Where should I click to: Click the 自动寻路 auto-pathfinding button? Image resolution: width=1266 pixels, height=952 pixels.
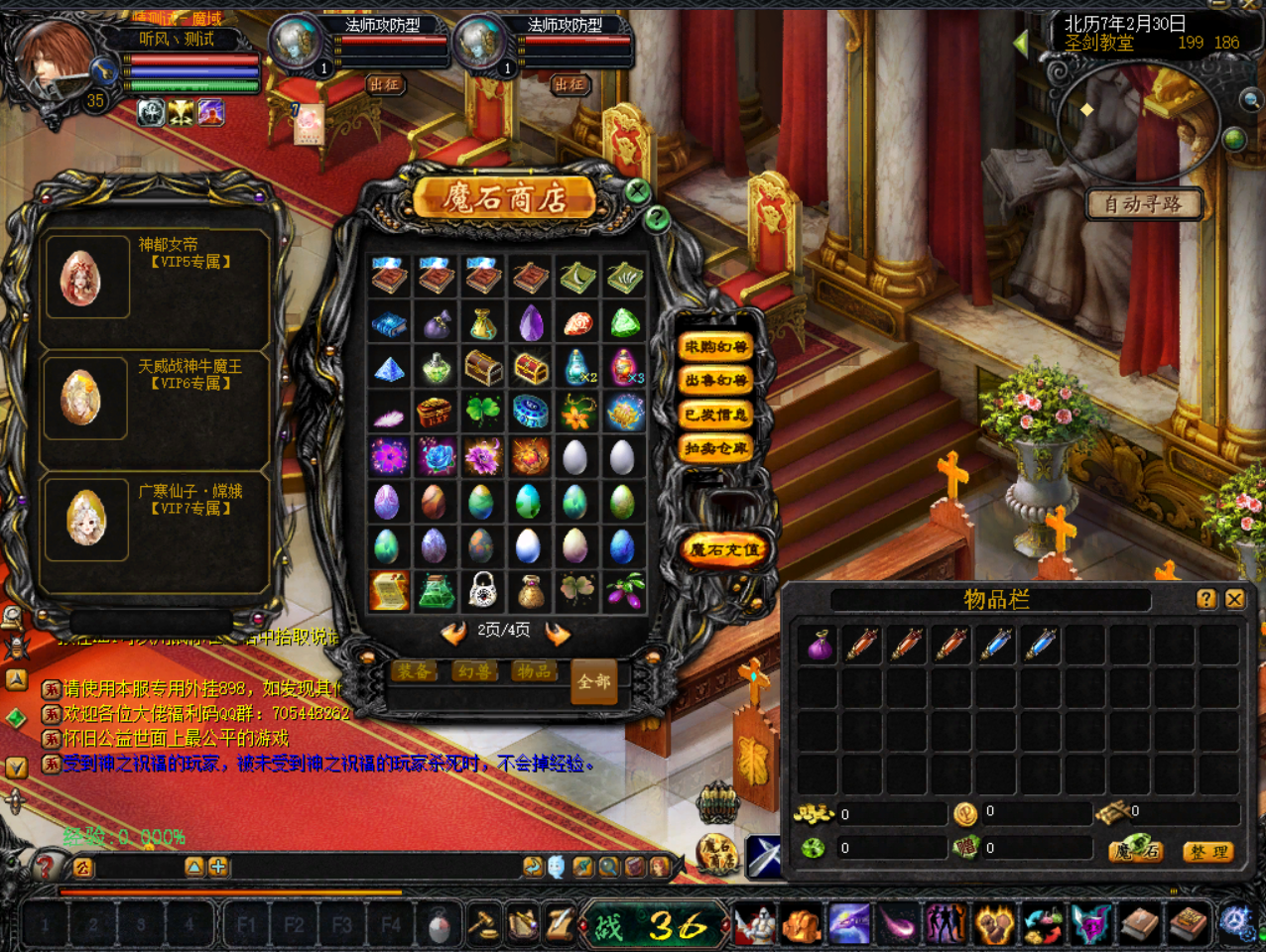tap(1144, 204)
